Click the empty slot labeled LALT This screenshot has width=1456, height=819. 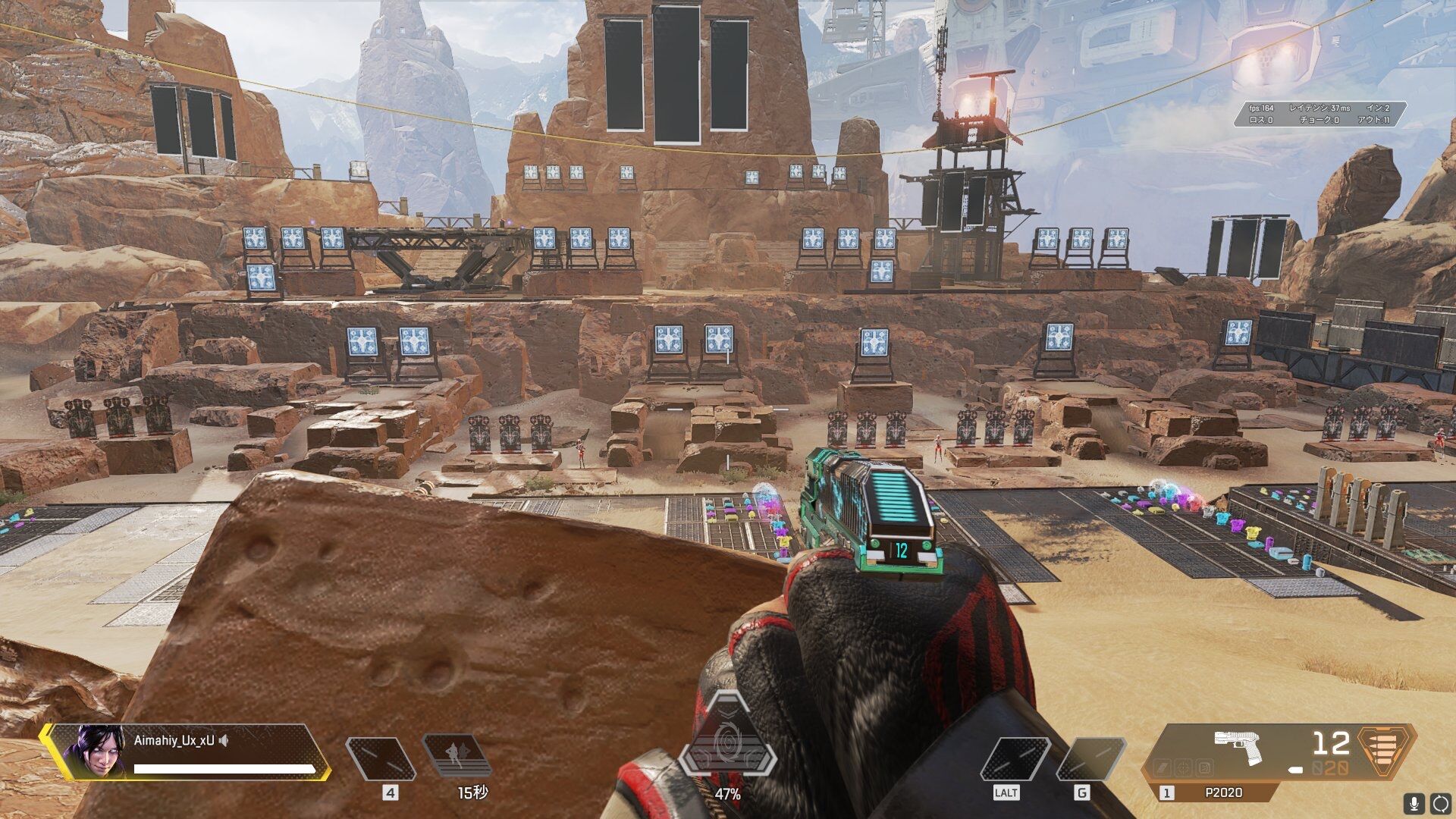pos(1014,759)
